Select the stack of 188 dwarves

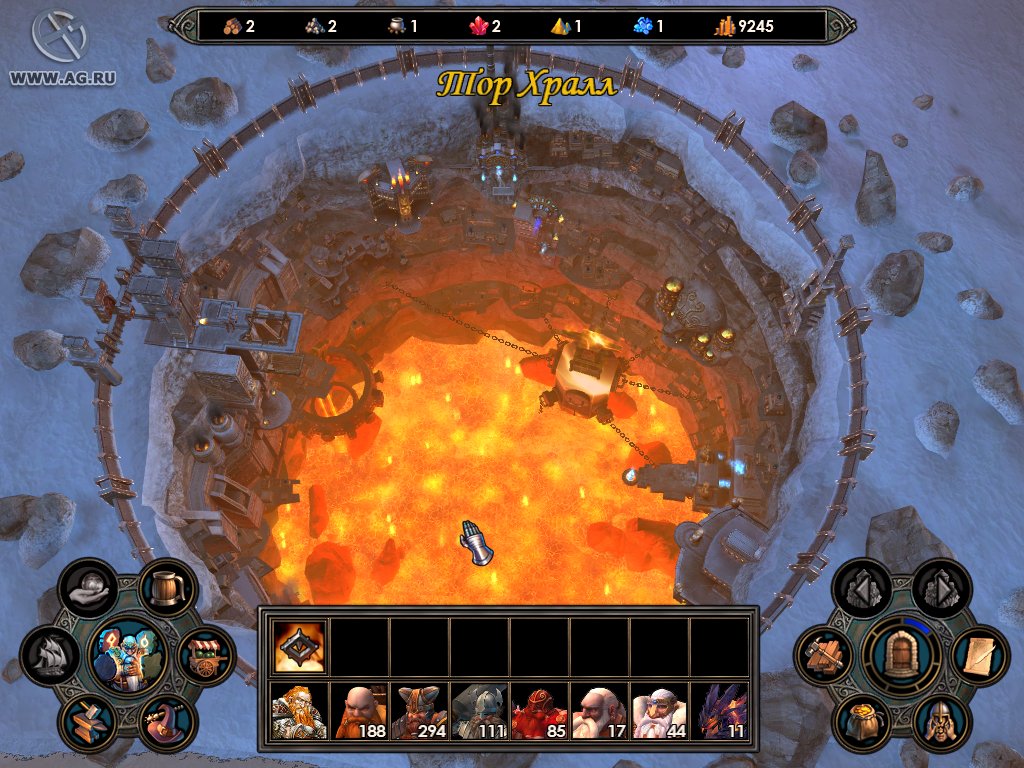point(359,711)
